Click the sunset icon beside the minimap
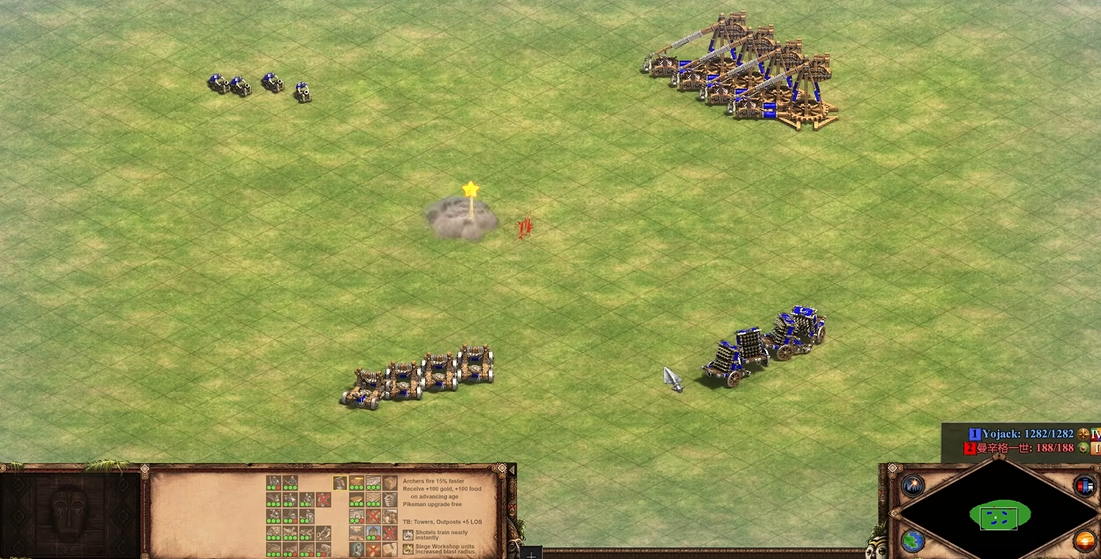The image size is (1101, 559). [x=1085, y=541]
